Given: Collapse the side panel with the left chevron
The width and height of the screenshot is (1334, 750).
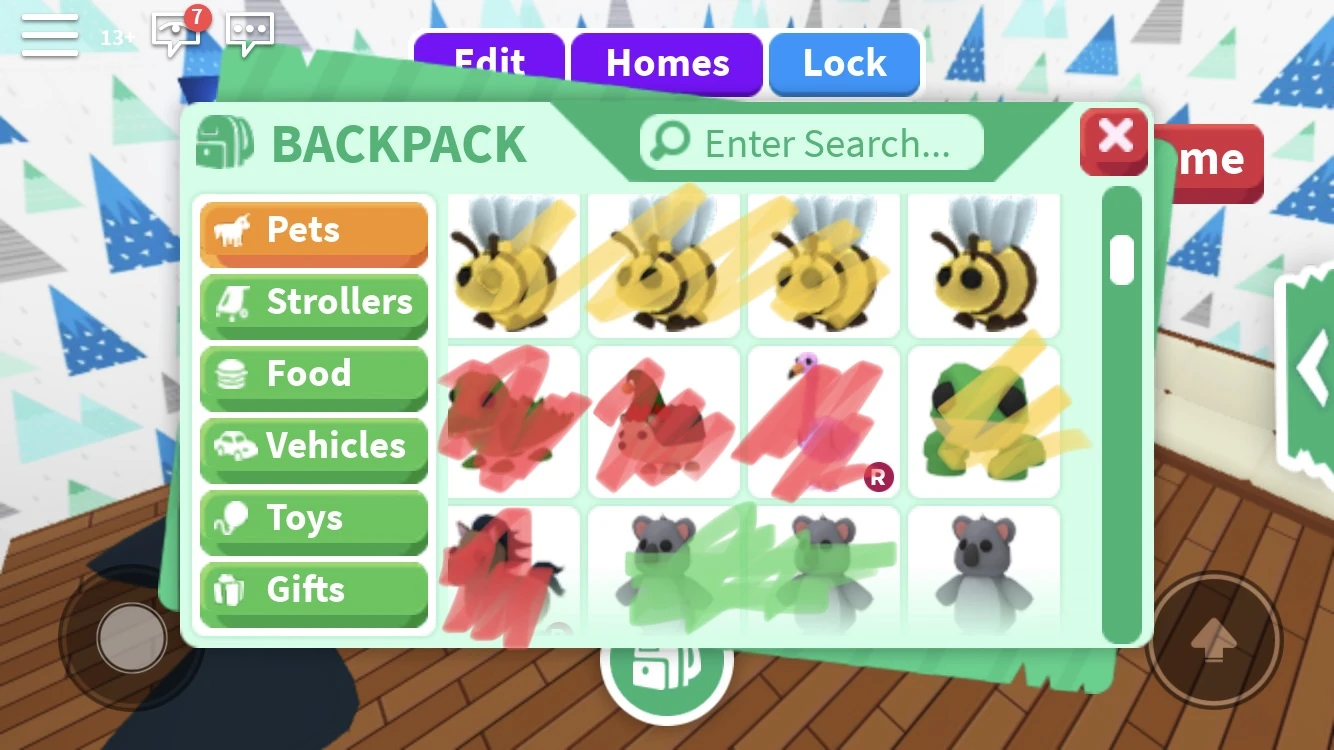Looking at the screenshot, I should tap(1315, 368).
